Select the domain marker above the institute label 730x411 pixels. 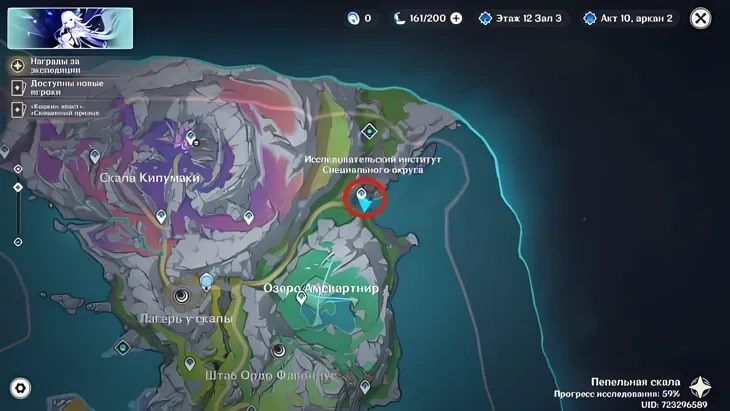(369, 130)
